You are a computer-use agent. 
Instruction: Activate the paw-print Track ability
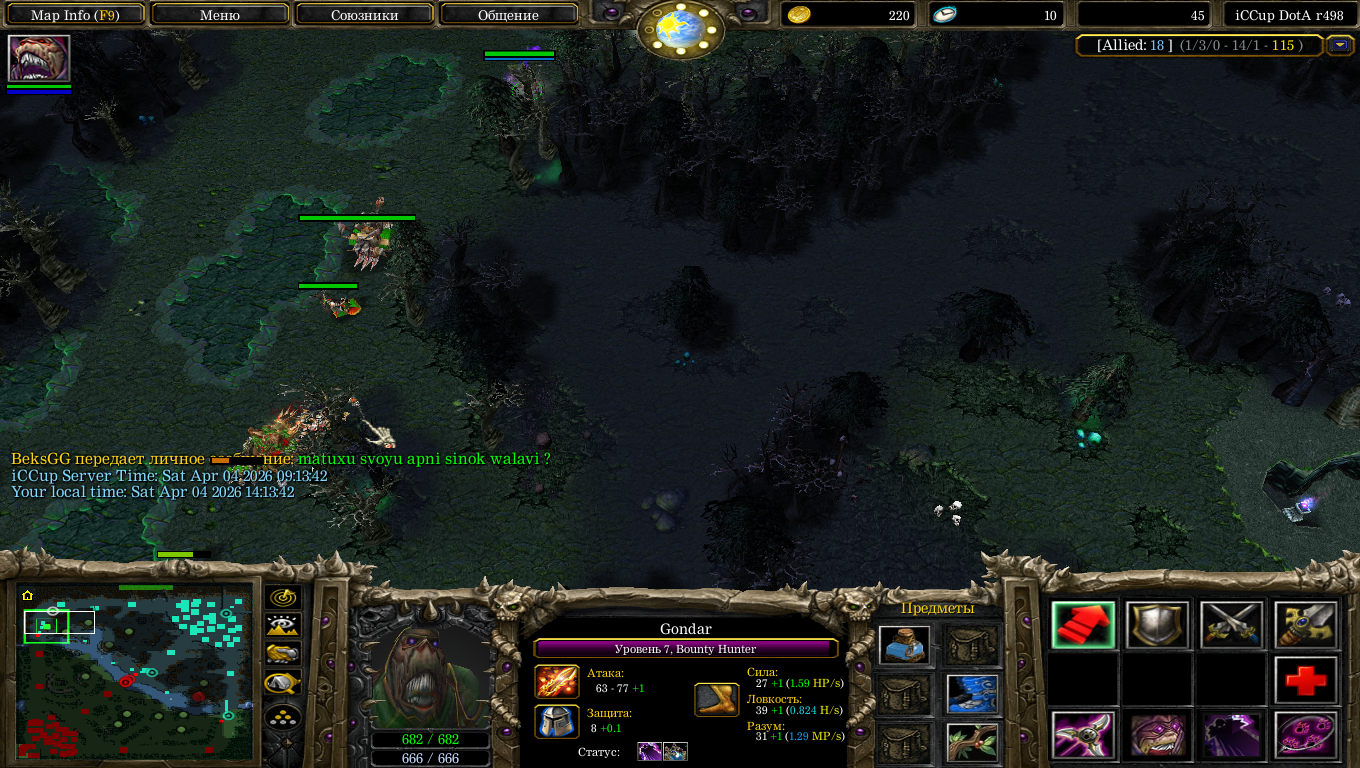point(1305,736)
